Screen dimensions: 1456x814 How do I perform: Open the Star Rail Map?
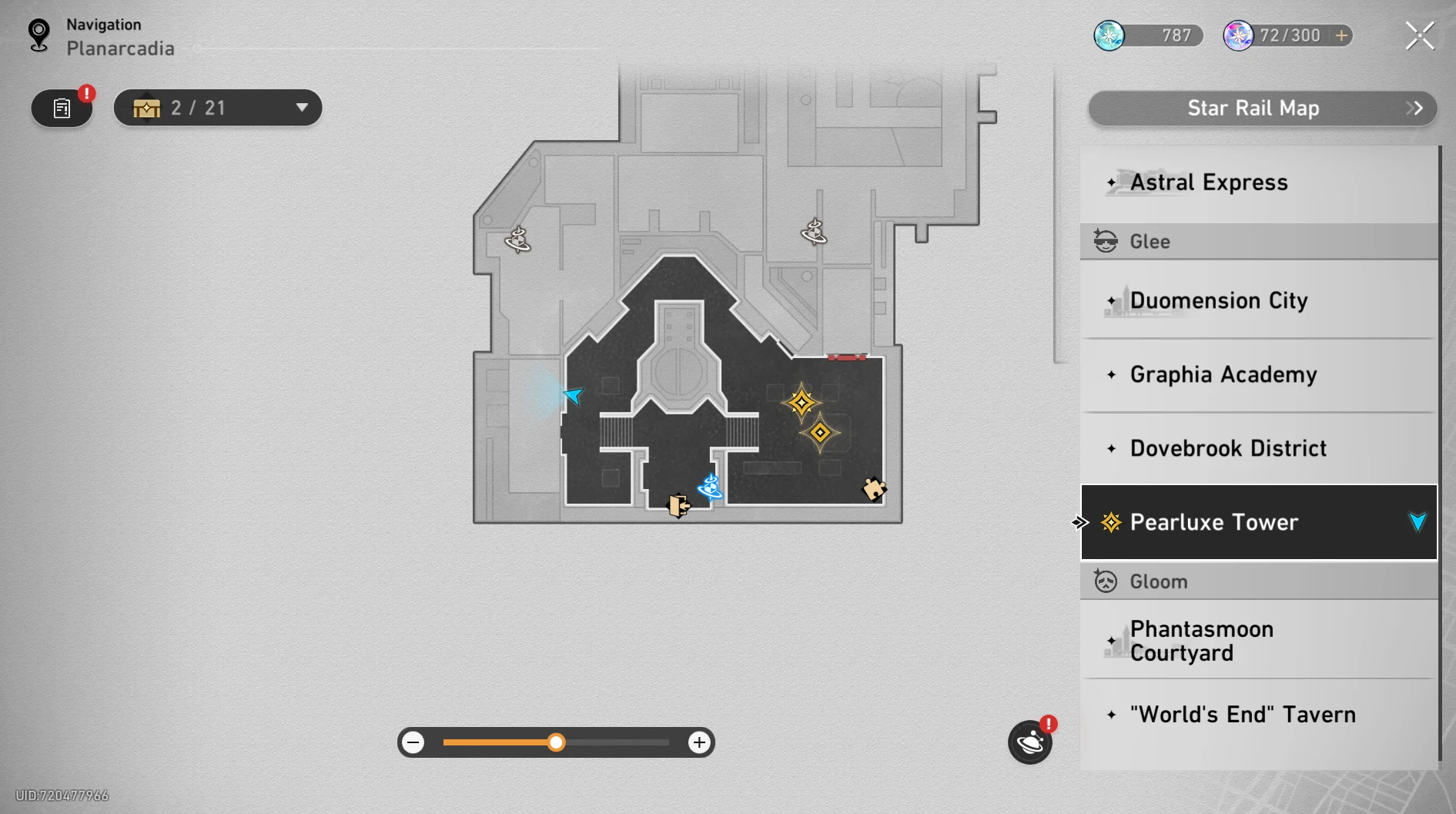(1261, 109)
